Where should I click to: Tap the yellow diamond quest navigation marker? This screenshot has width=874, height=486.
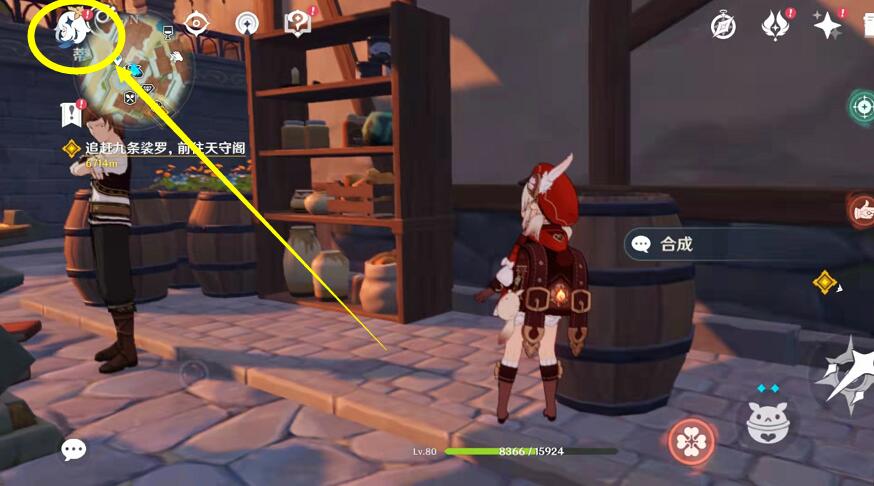coord(825,283)
